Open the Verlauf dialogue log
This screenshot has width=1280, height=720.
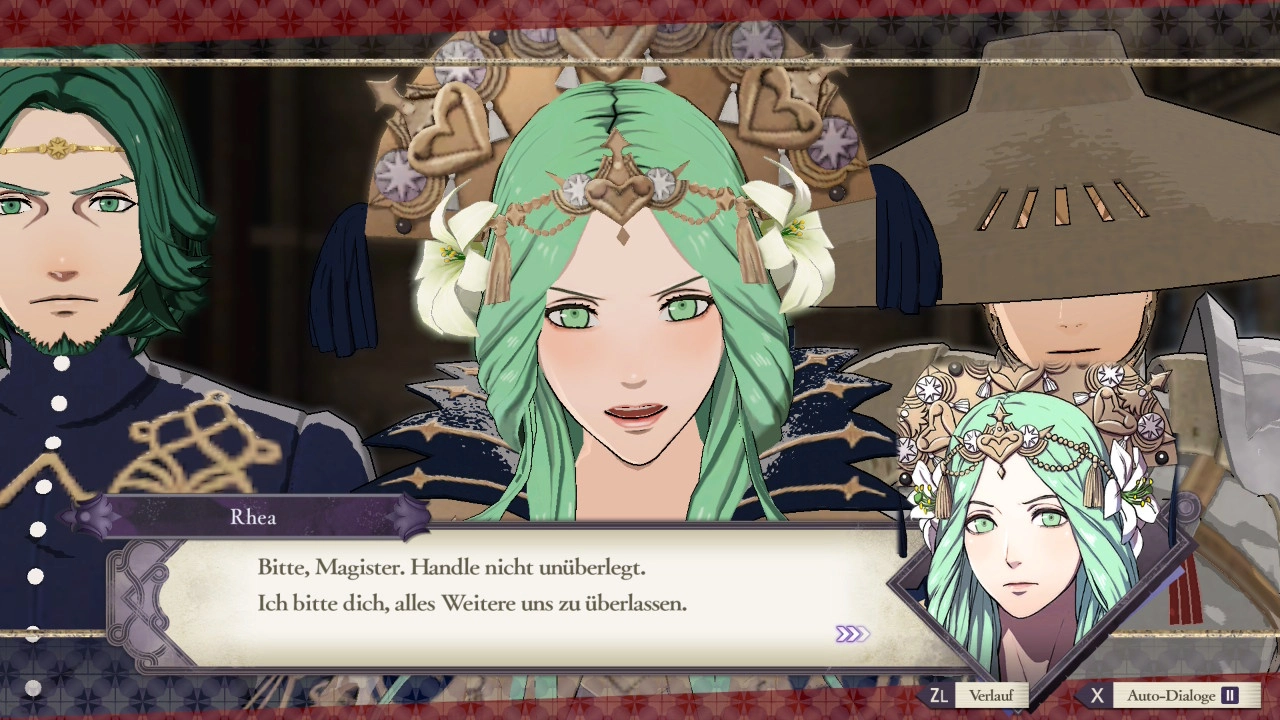tap(976, 695)
